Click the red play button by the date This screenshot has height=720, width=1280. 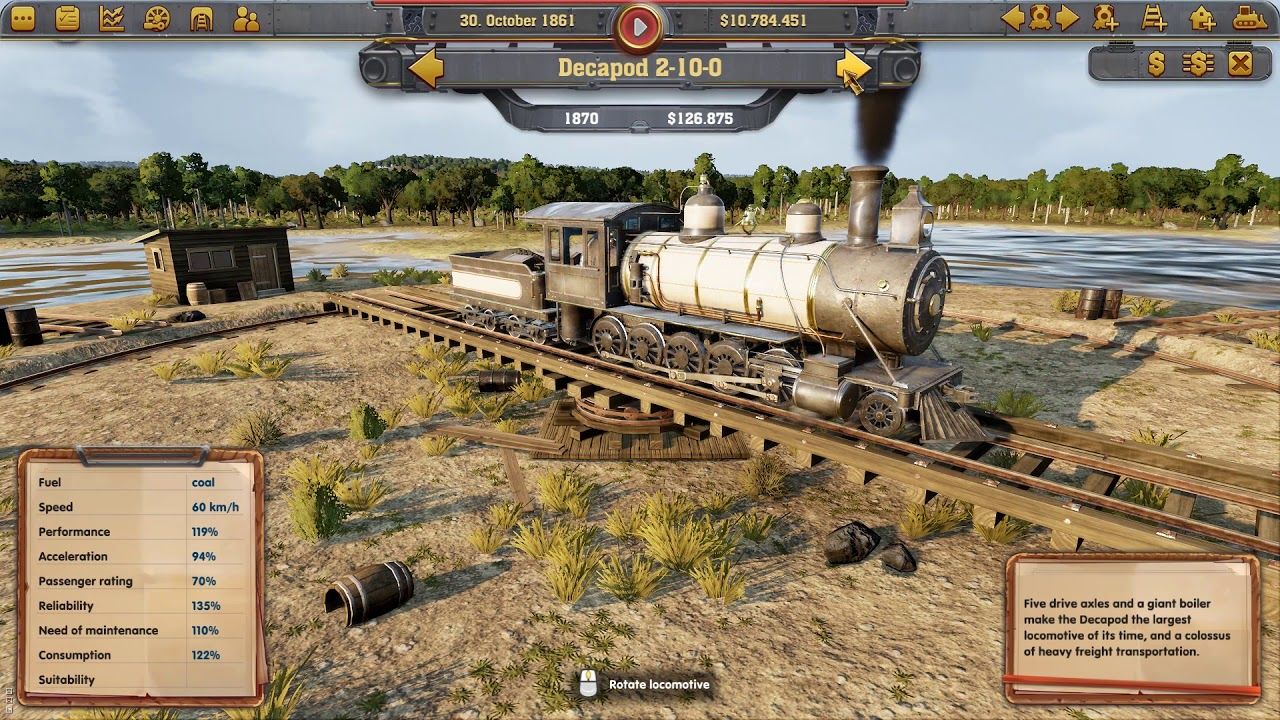tap(639, 24)
